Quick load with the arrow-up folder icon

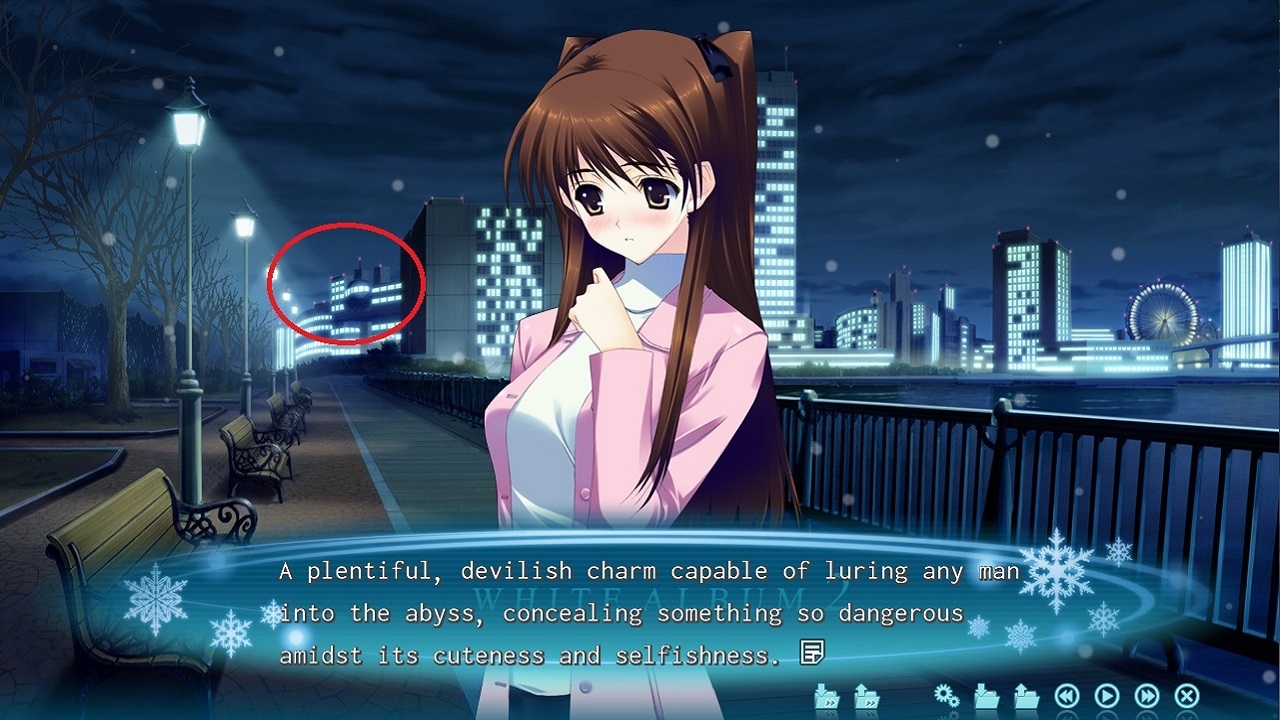click(866, 696)
